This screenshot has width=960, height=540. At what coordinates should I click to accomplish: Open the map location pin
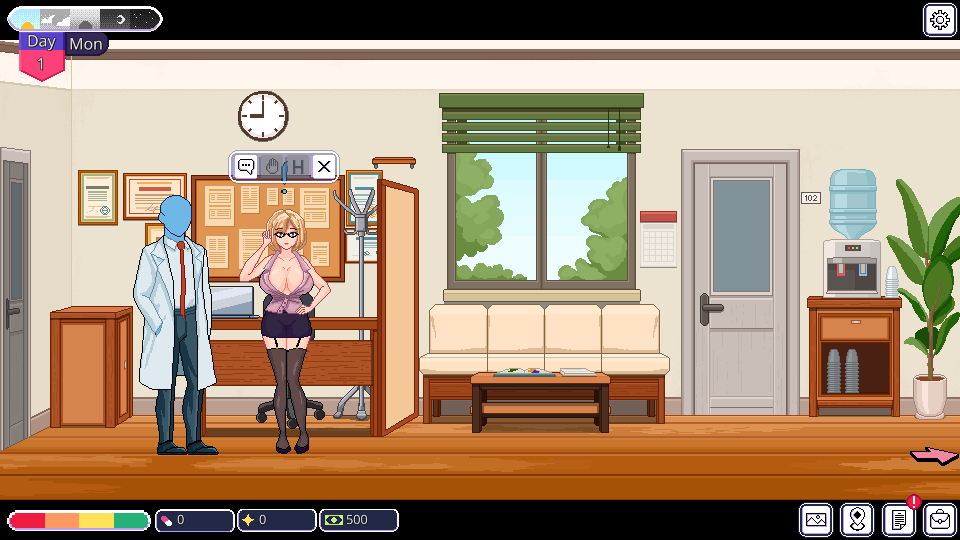857,520
